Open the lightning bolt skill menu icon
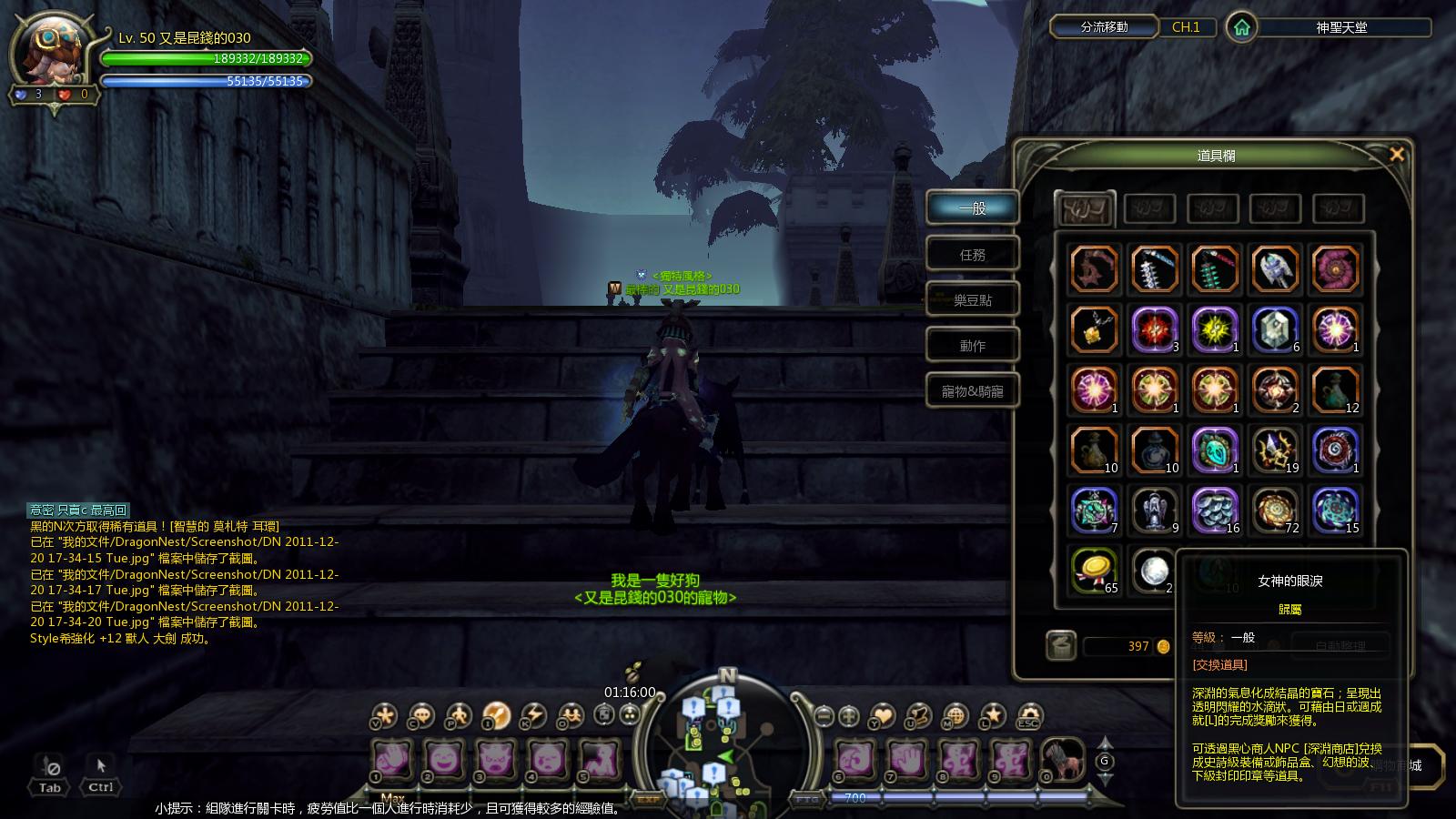 point(532,715)
